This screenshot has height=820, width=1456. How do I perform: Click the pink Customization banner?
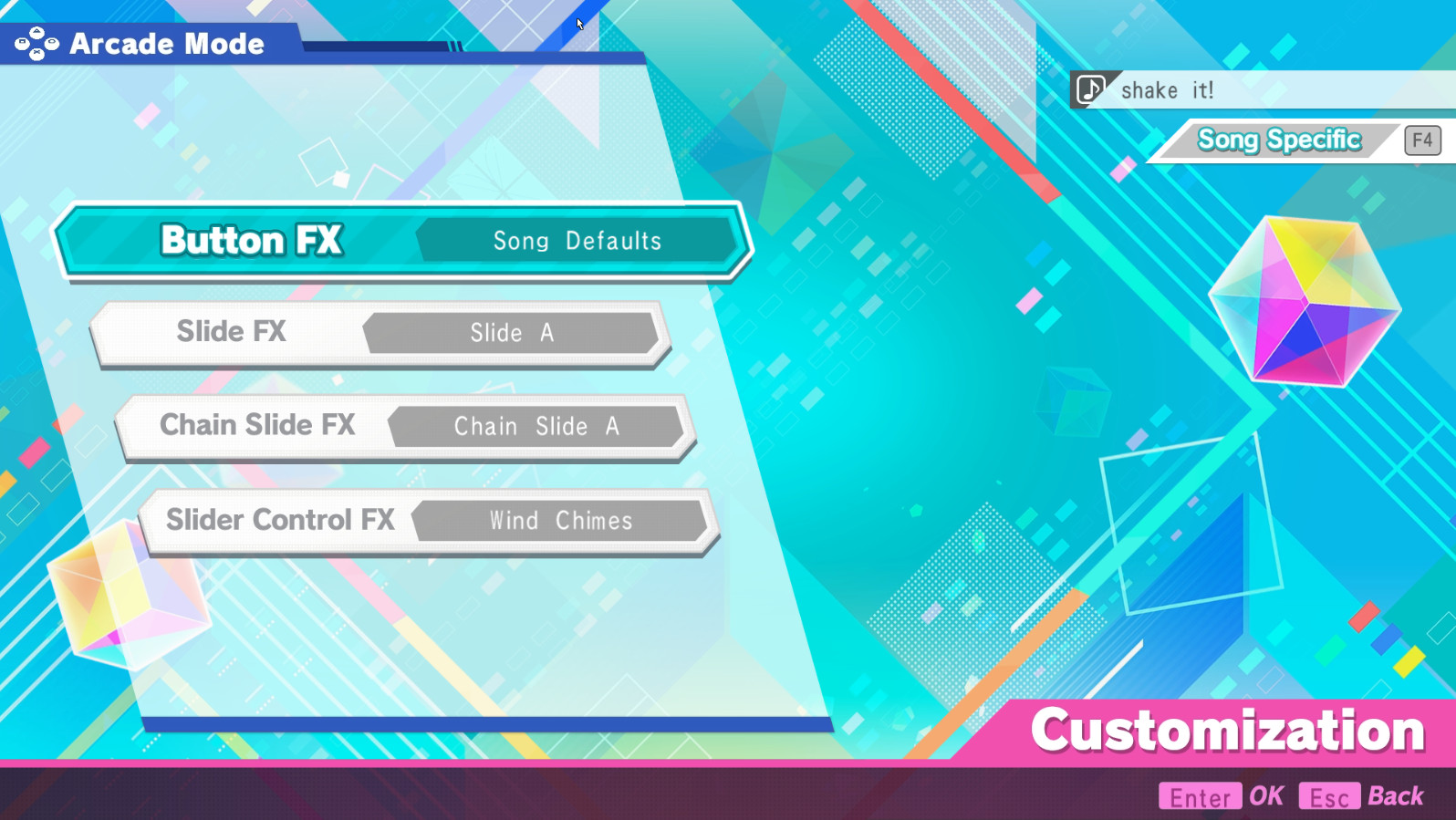(x=1227, y=730)
